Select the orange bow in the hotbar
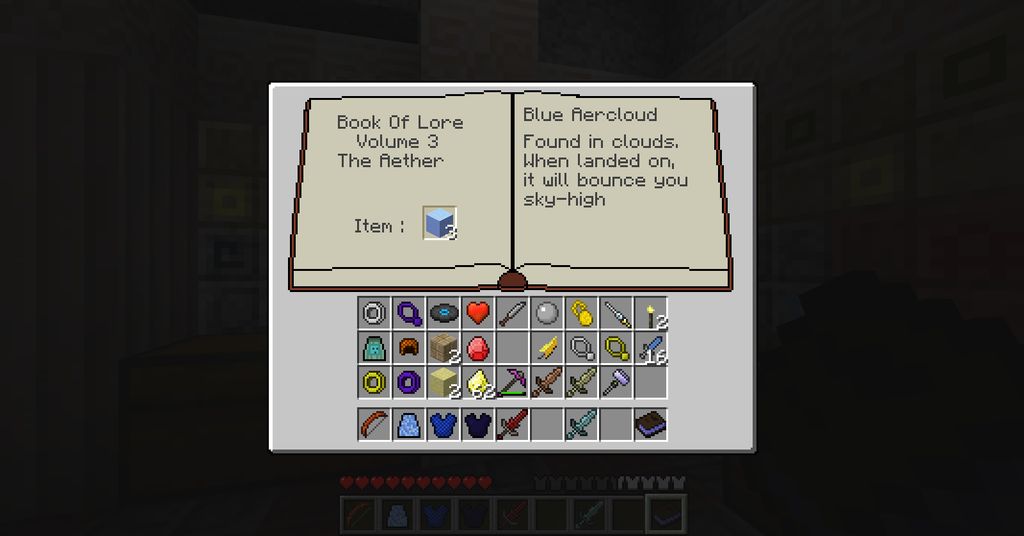The image size is (1024, 536). [375, 424]
